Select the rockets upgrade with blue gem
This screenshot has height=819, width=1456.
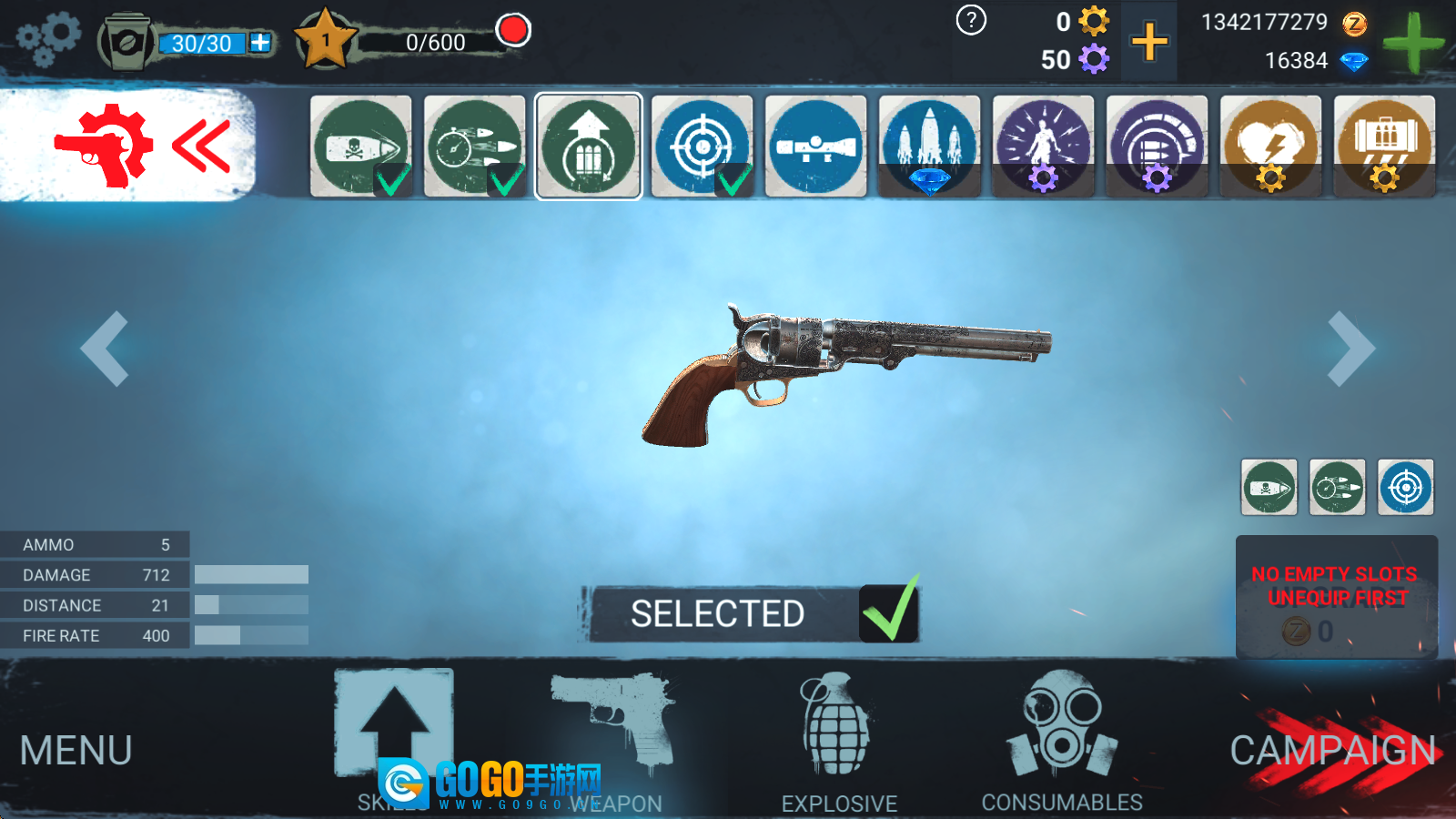929,146
